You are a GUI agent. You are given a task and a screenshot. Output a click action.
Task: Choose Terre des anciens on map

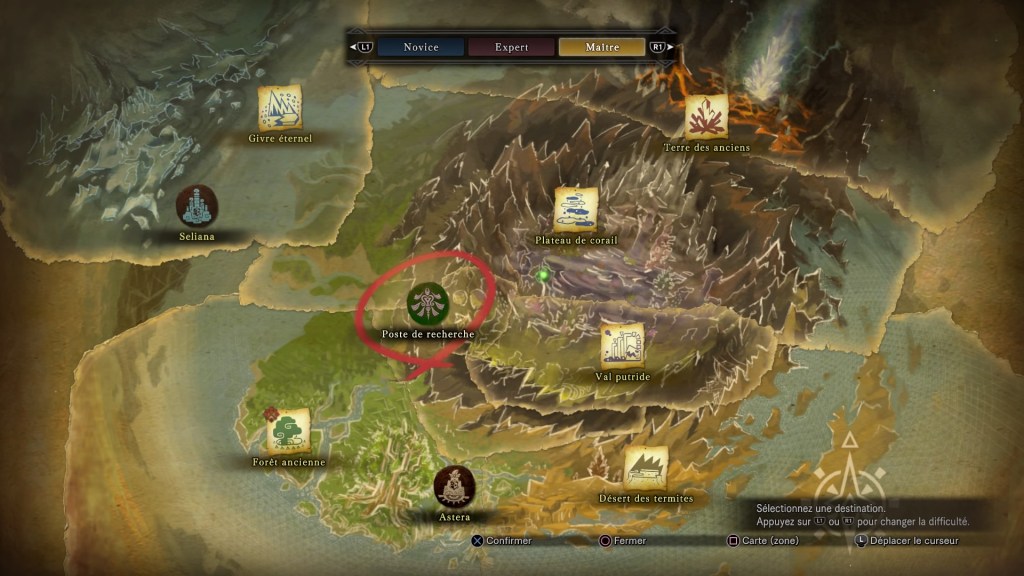[706, 116]
